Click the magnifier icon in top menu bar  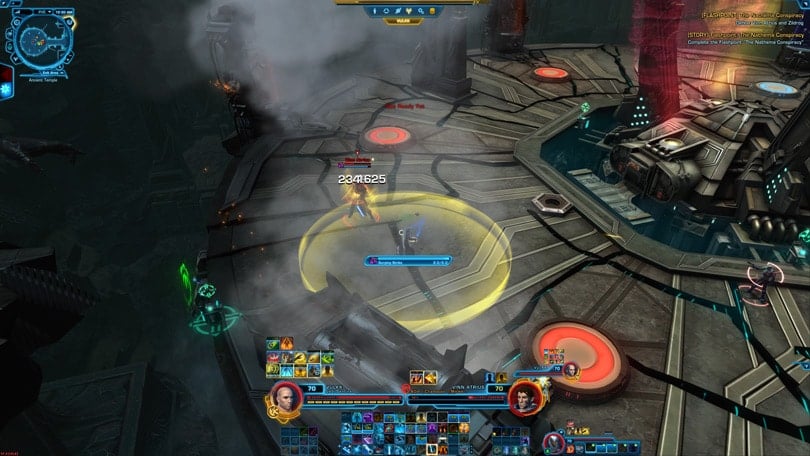point(421,10)
